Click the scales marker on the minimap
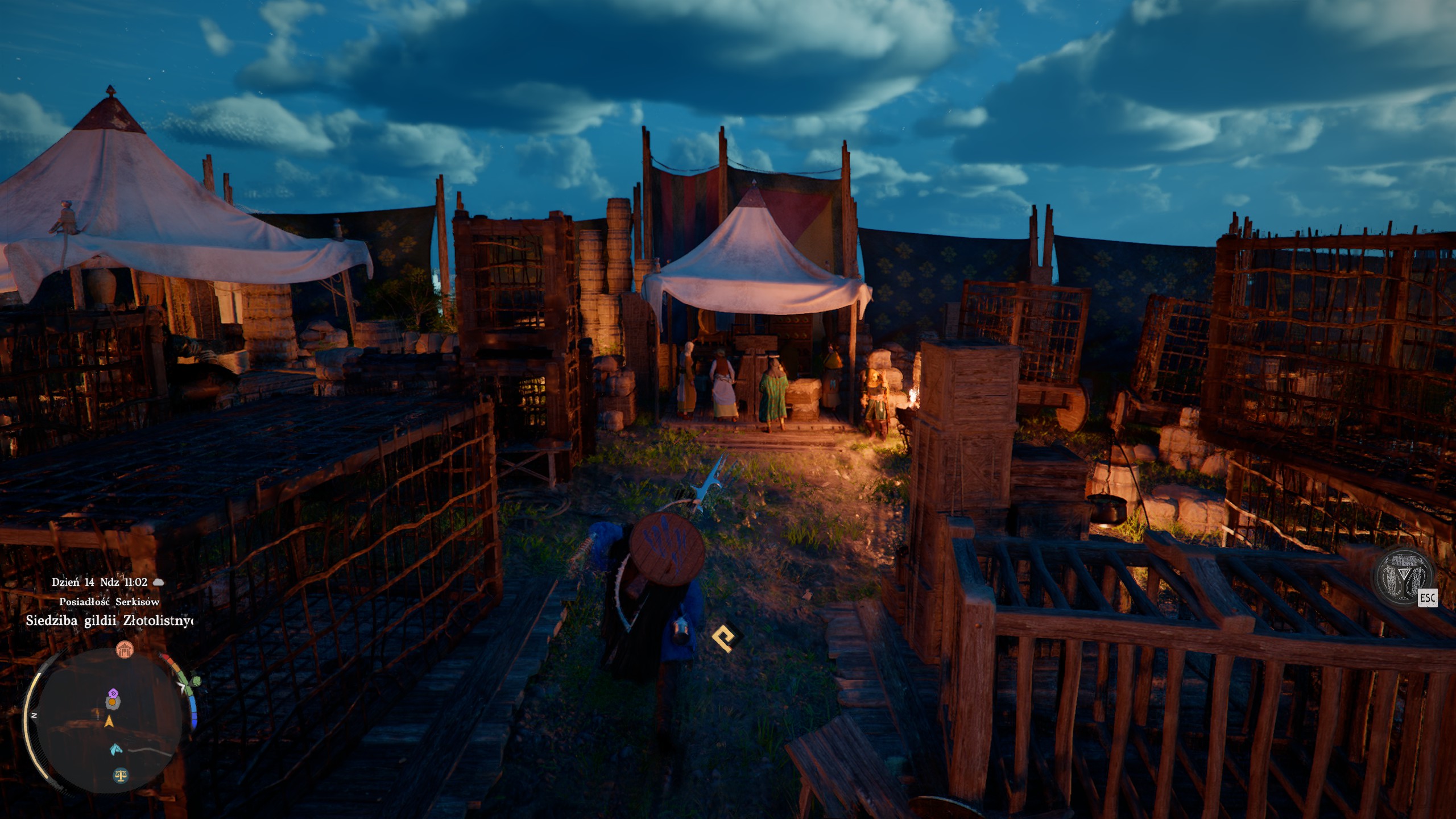 (x=121, y=775)
